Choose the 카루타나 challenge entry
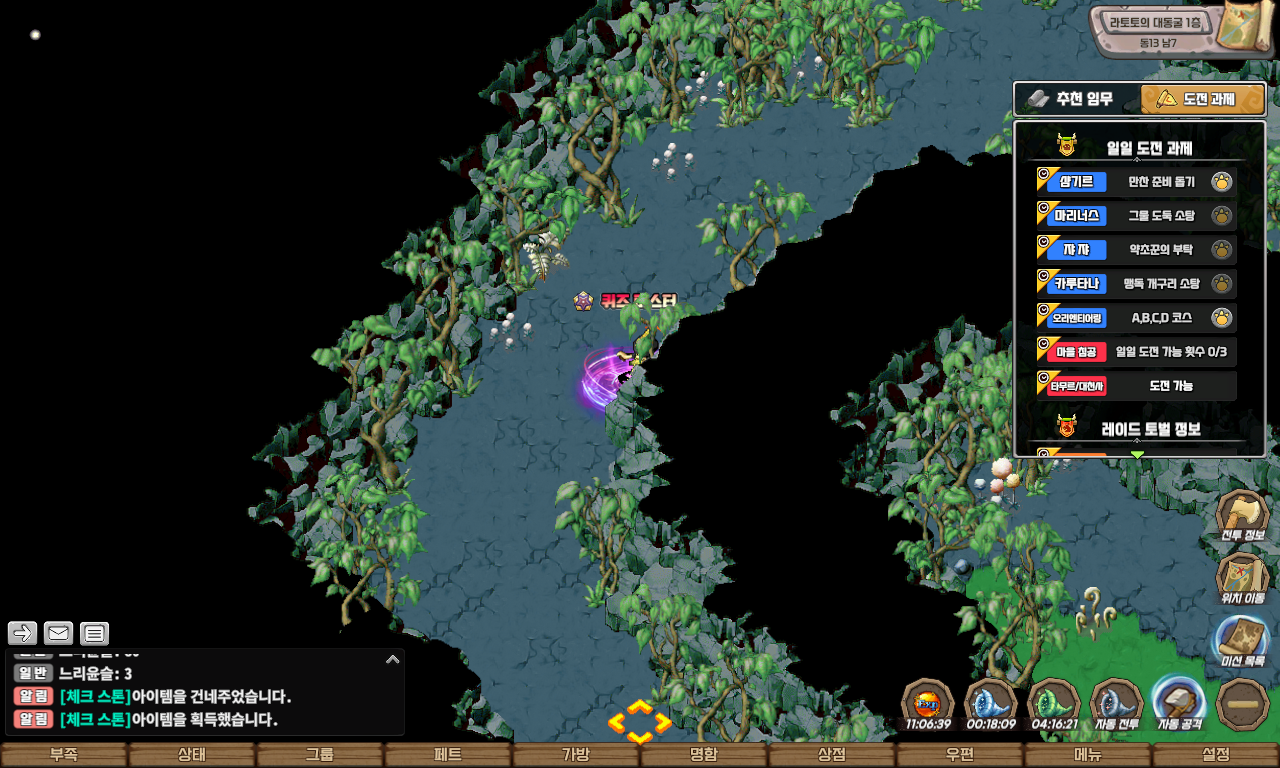Viewport: 1280px width, 768px height. (1136, 284)
